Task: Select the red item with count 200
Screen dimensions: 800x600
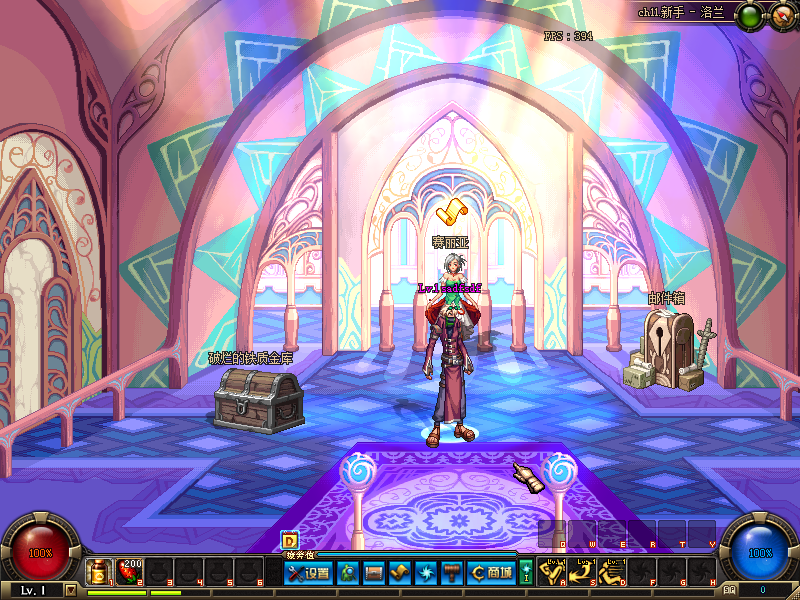Action: point(130,572)
